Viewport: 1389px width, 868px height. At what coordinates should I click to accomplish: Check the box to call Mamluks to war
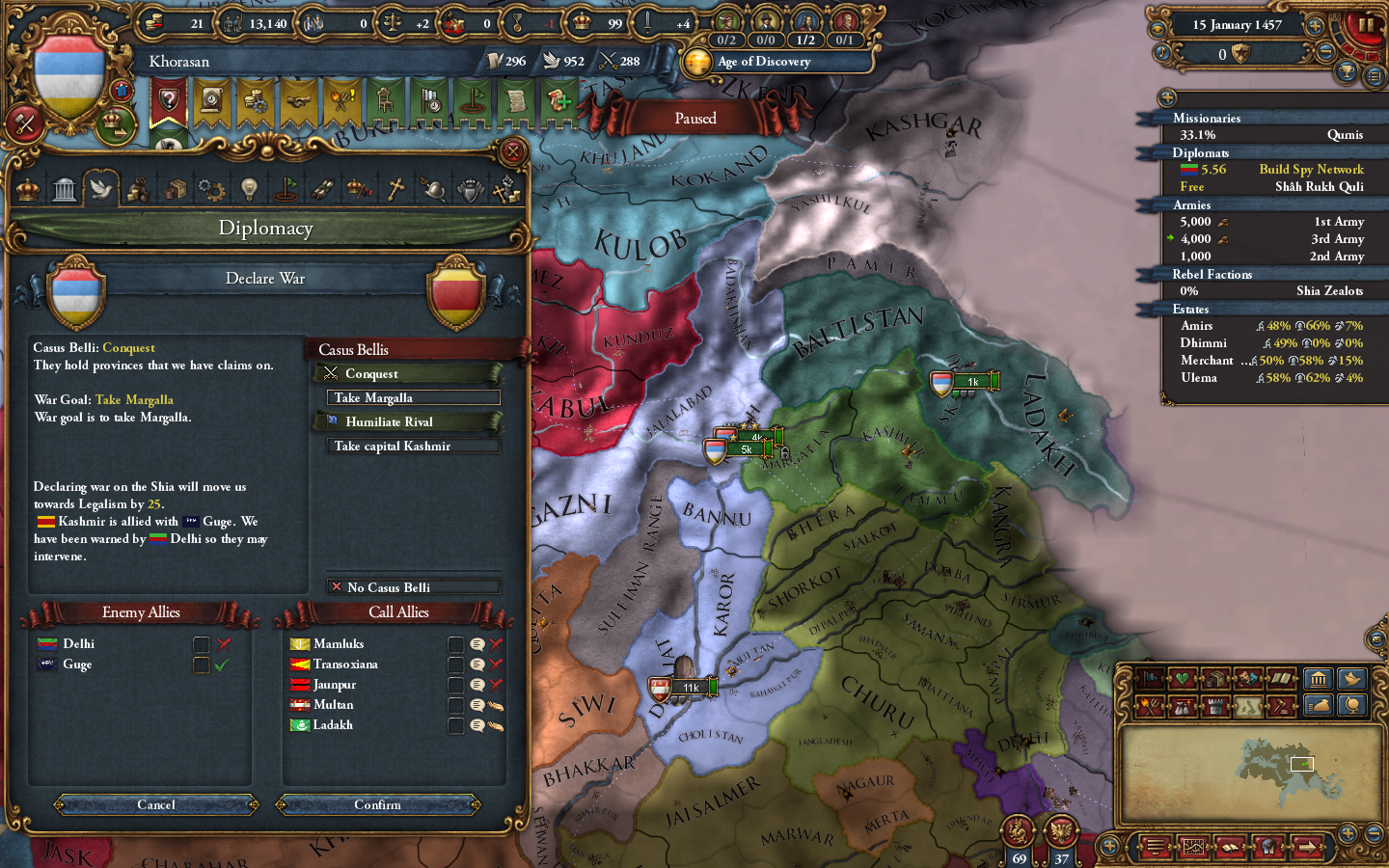tap(455, 643)
